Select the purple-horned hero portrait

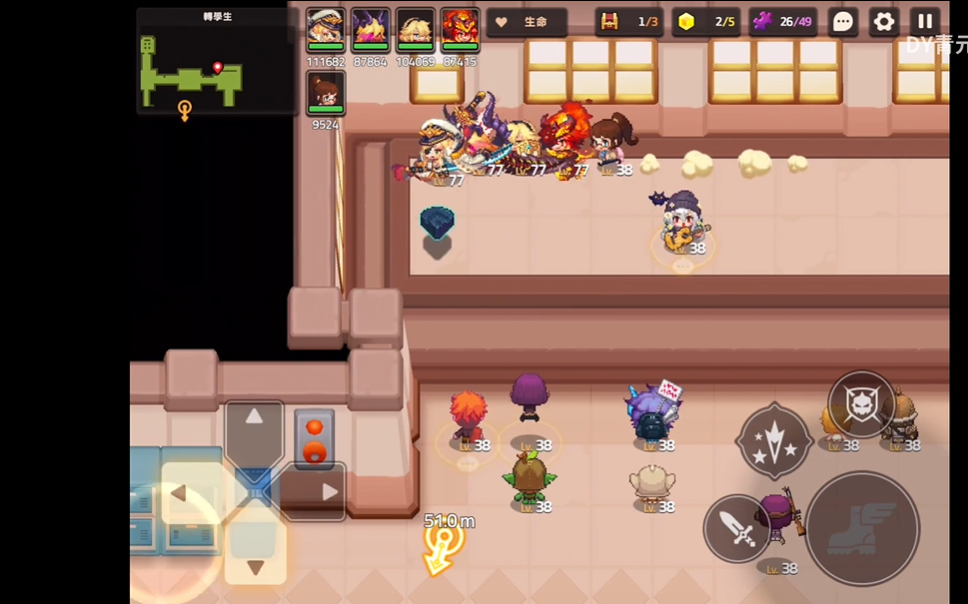pyautogui.click(x=370, y=30)
